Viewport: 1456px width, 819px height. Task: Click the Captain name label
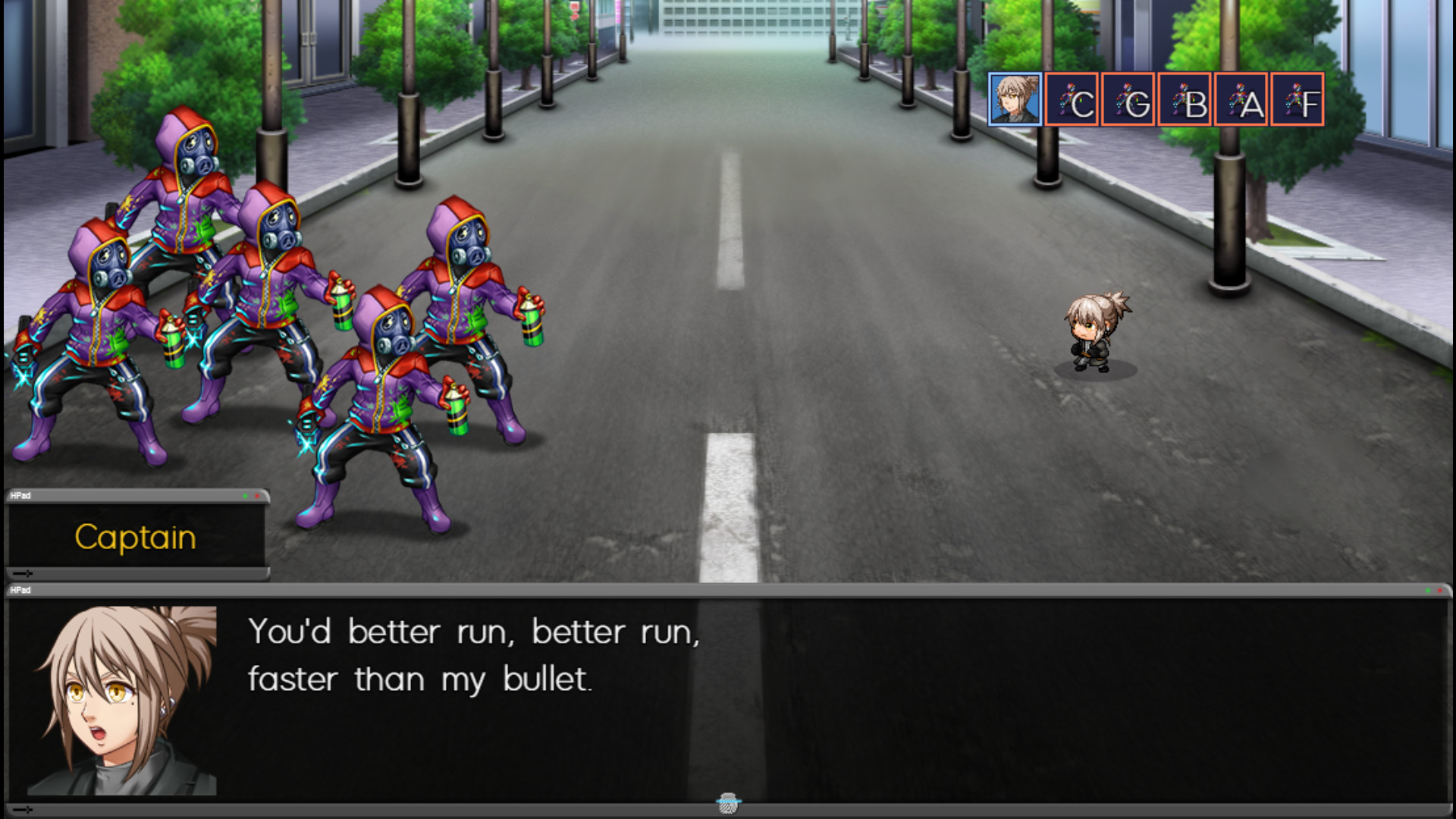(136, 537)
